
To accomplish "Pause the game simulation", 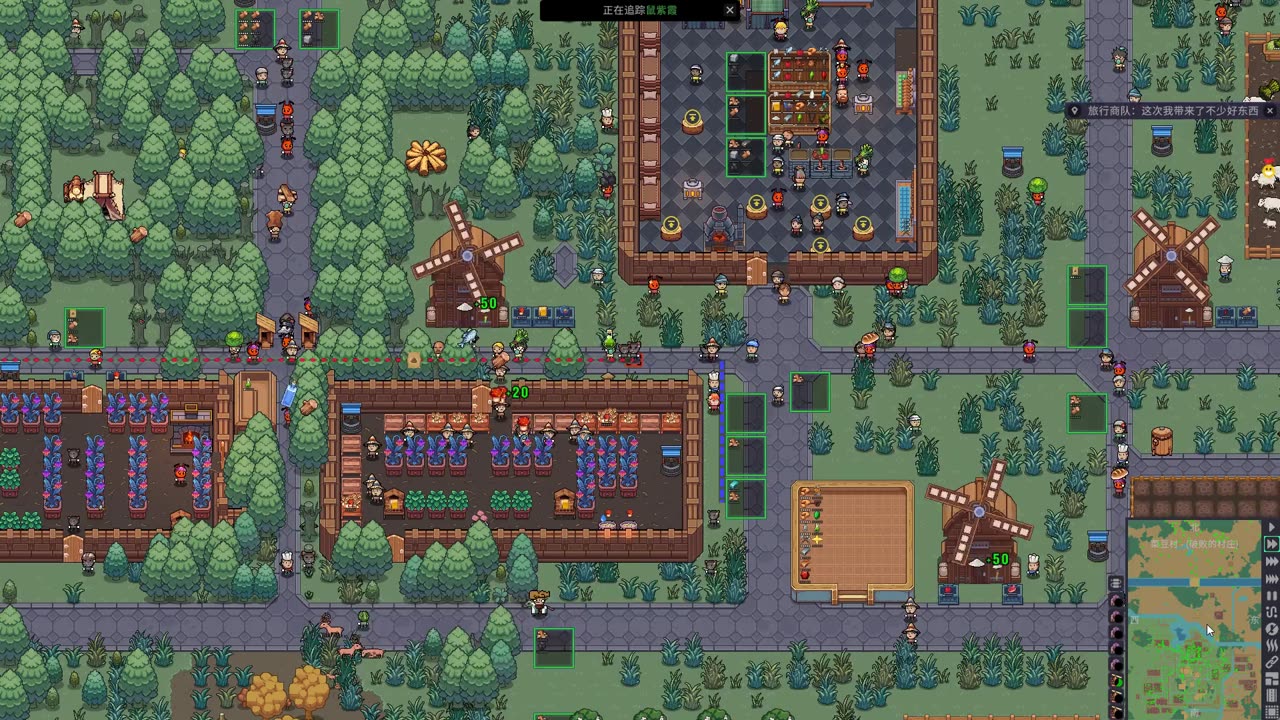I will [x=1272, y=595].
